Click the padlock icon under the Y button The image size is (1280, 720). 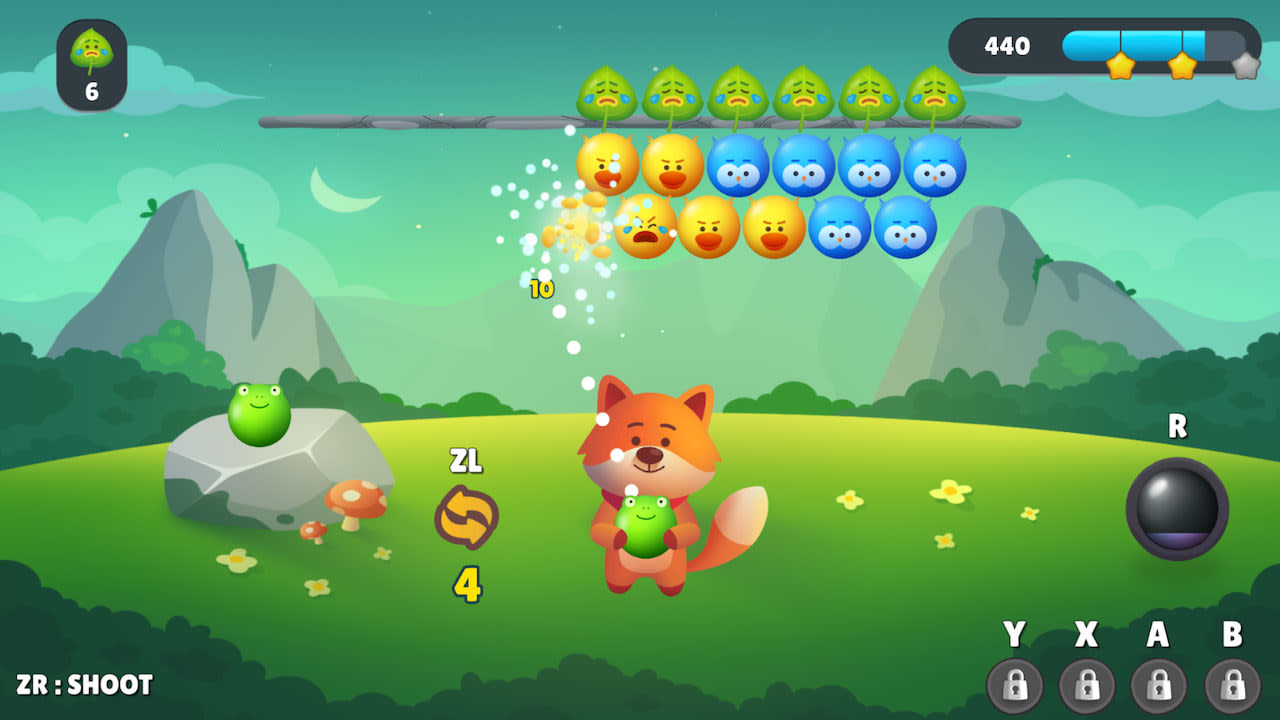pos(1013,686)
